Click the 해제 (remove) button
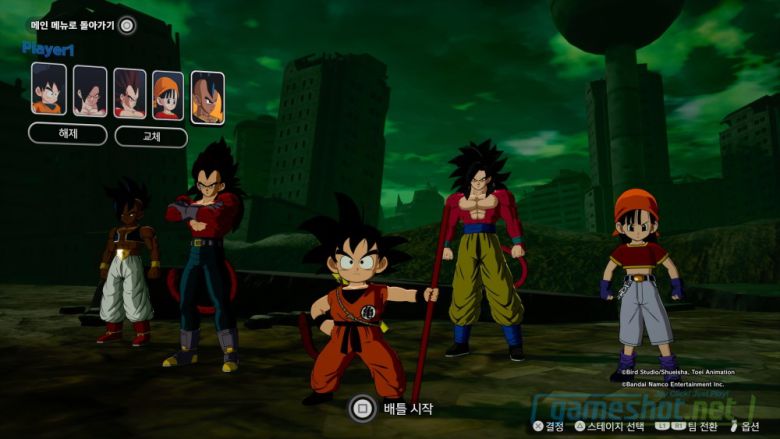 tap(68, 134)
